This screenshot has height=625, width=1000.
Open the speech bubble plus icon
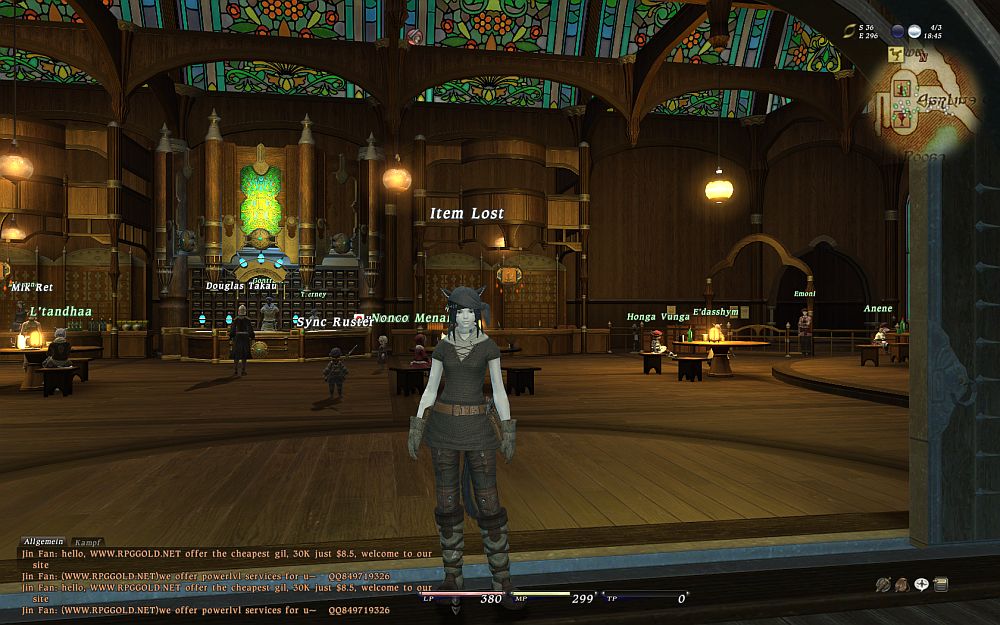point(921,585)
